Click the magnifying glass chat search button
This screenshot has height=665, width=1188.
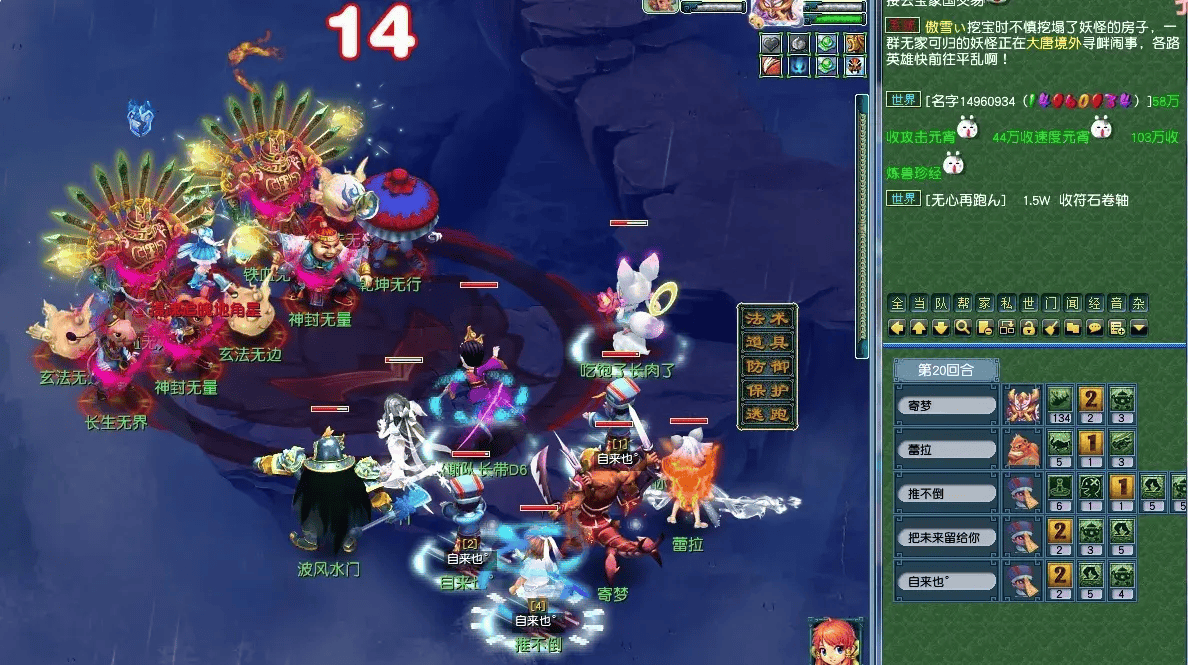[962, 327]
